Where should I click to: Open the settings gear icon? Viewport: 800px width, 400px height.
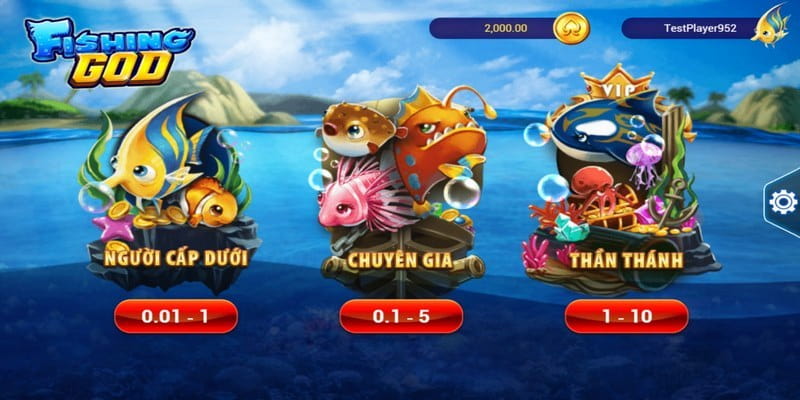782,202
